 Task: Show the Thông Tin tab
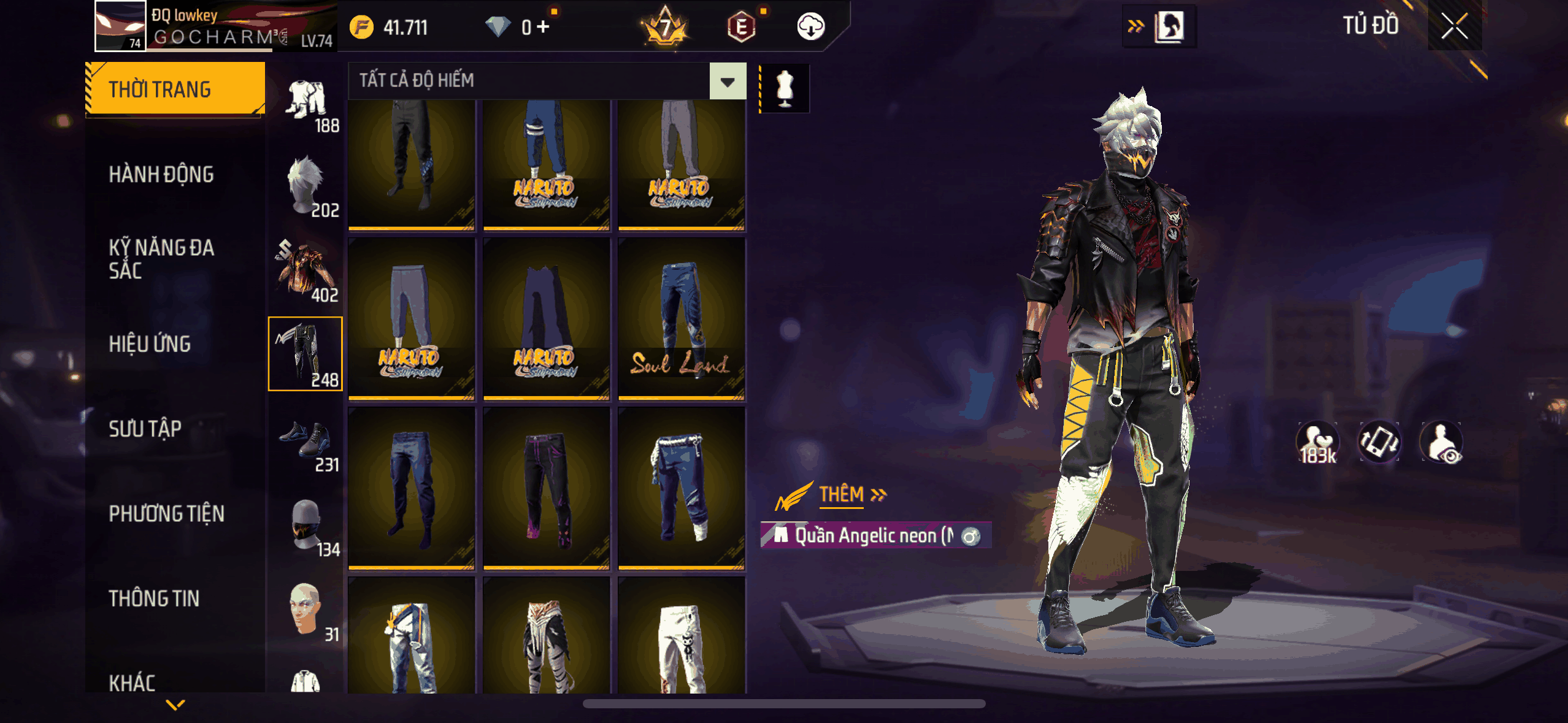coord(154,599)
